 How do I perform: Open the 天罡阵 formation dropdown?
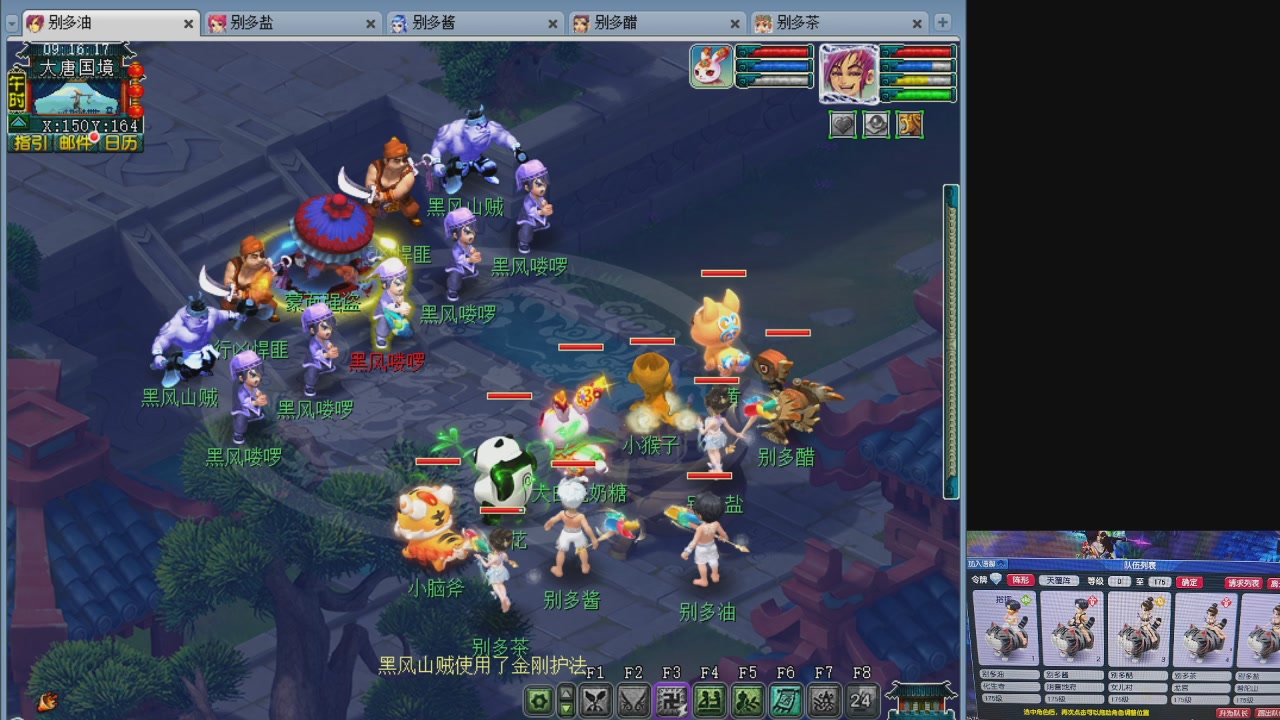click(x=1059, y=581)
